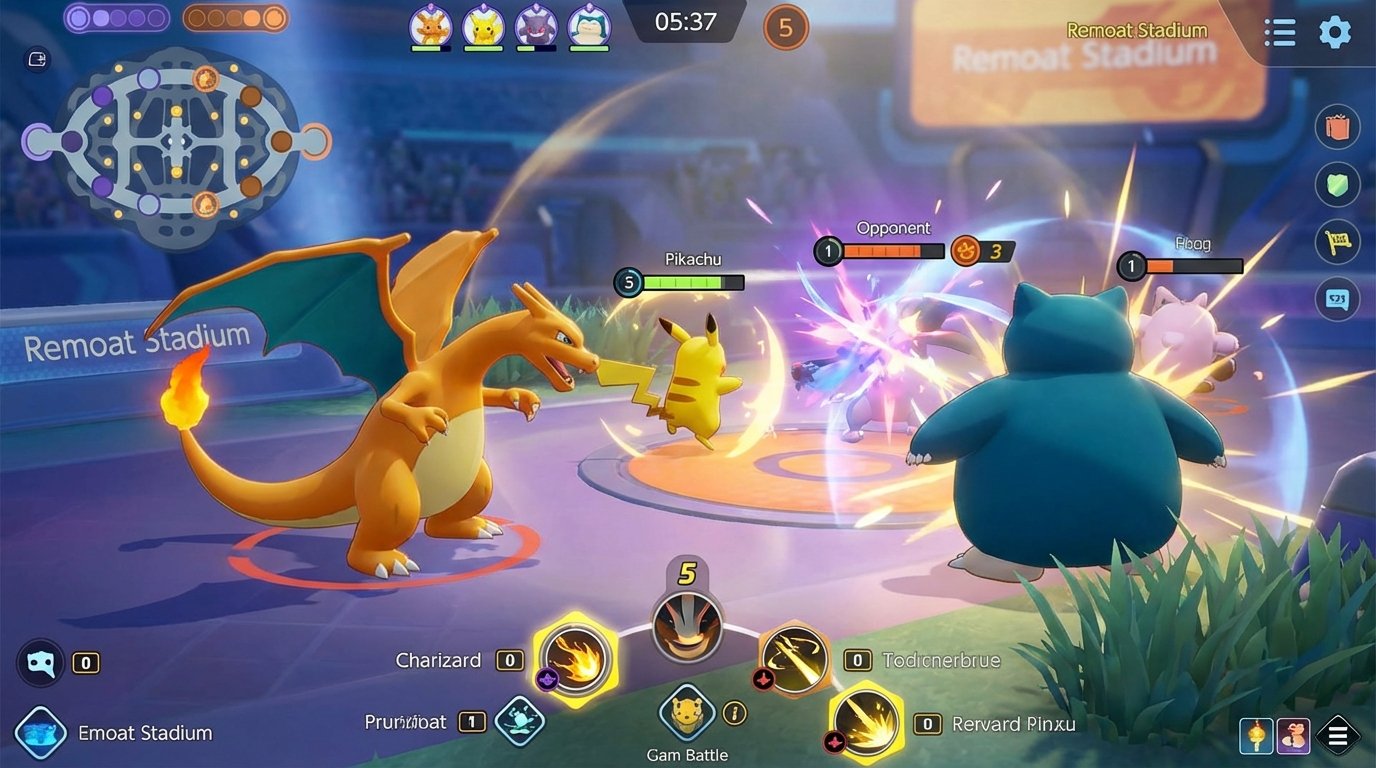1376x768 pixels.
Task: Tap the match timer showing 05:37
Action: 684,22
